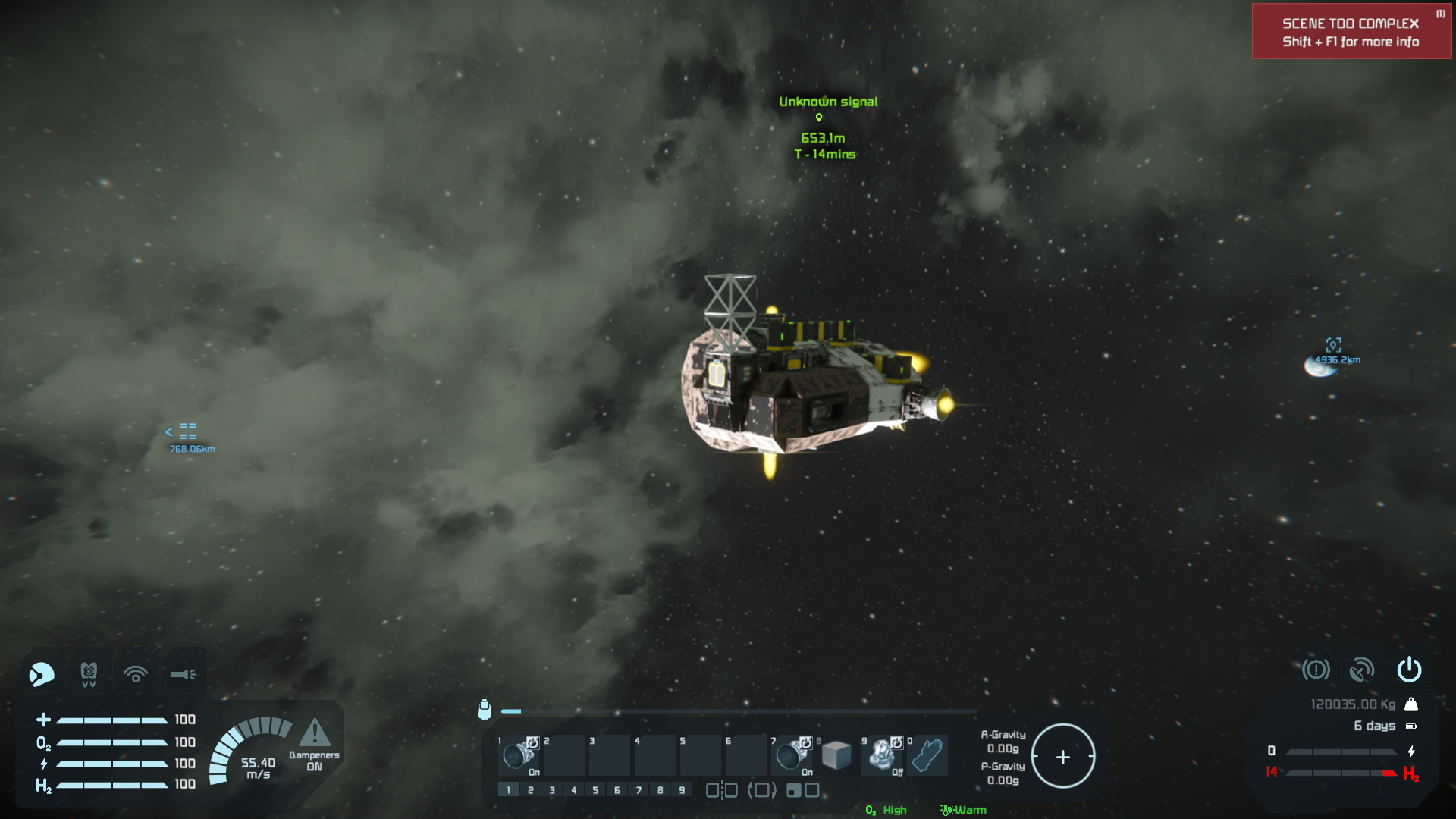
Task: Toggle the broadcasting signal icon
Action: click(x=136, y=673)
